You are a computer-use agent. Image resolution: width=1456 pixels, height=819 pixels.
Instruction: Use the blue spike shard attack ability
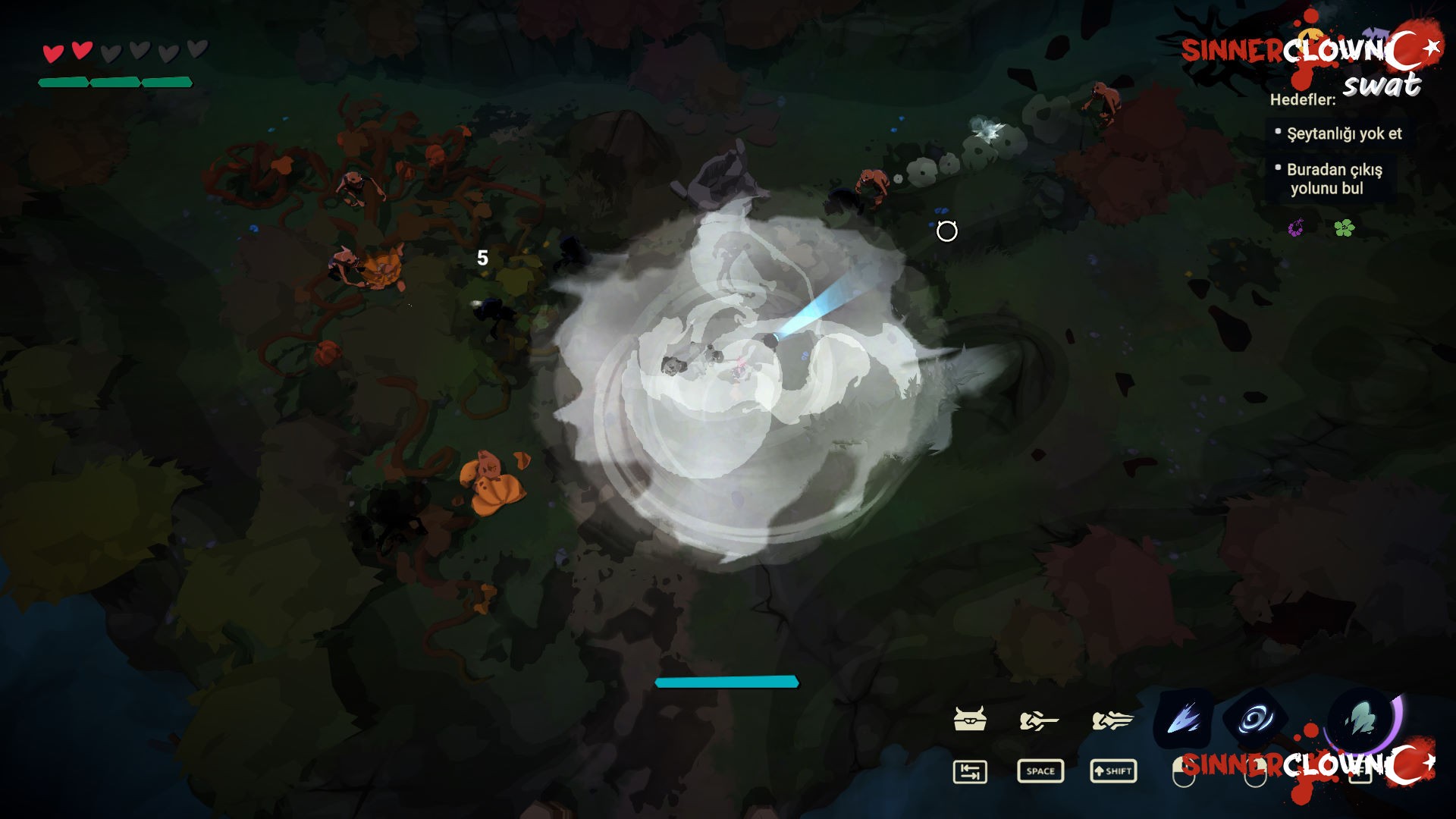[1183, 718]
